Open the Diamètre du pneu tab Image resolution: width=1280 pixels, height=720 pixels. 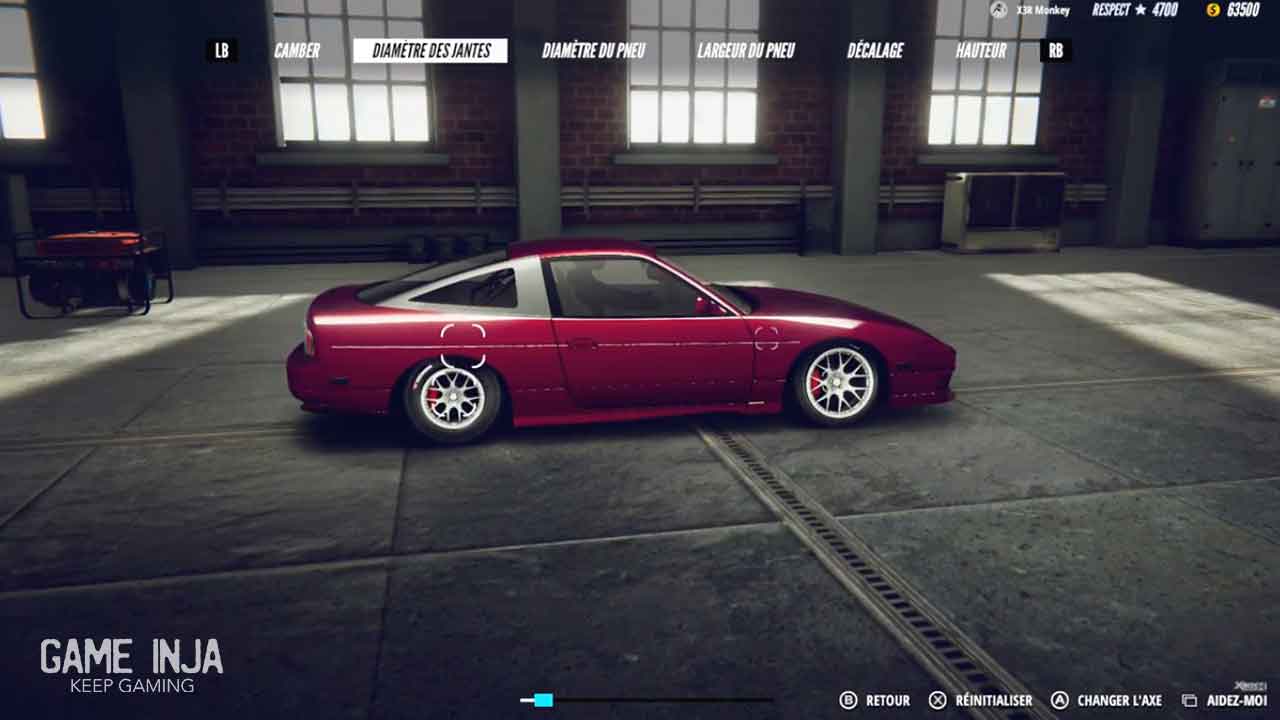click(x=594, y=51)
